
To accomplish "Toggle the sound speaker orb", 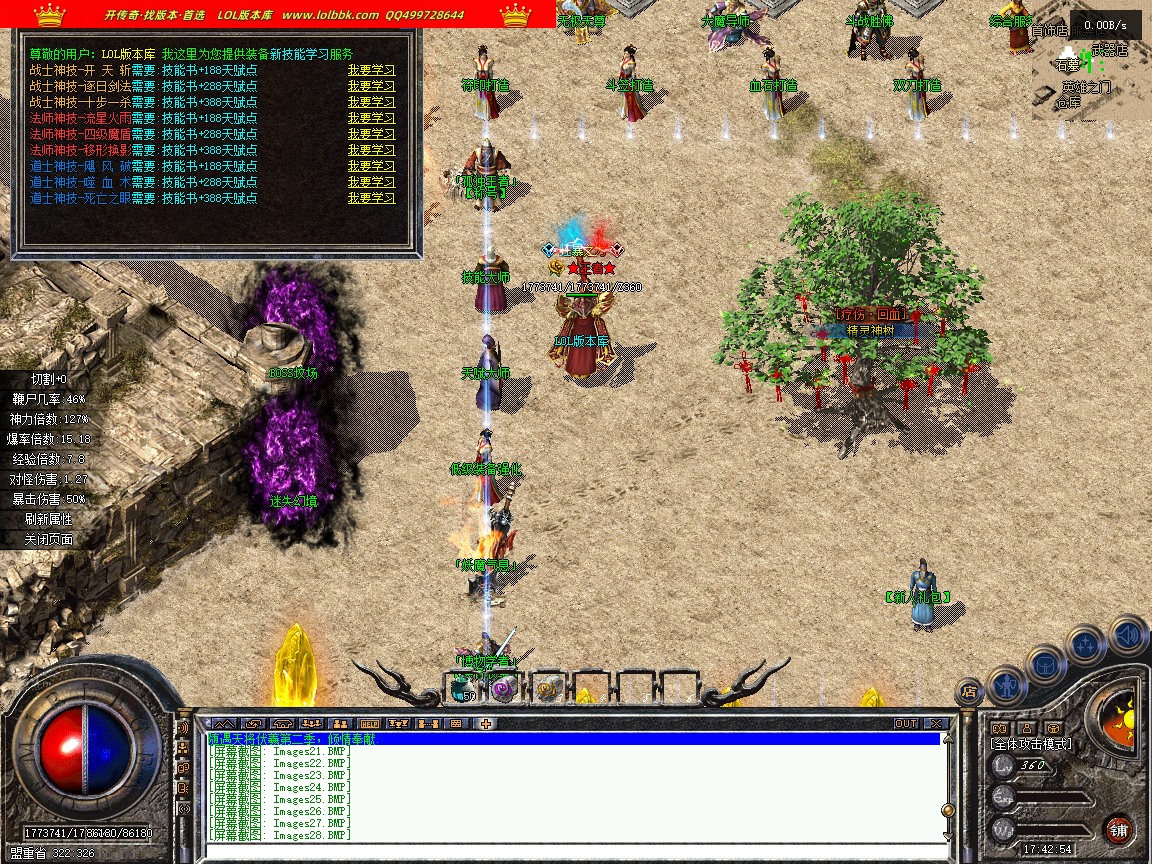I will pos(1128,634).
